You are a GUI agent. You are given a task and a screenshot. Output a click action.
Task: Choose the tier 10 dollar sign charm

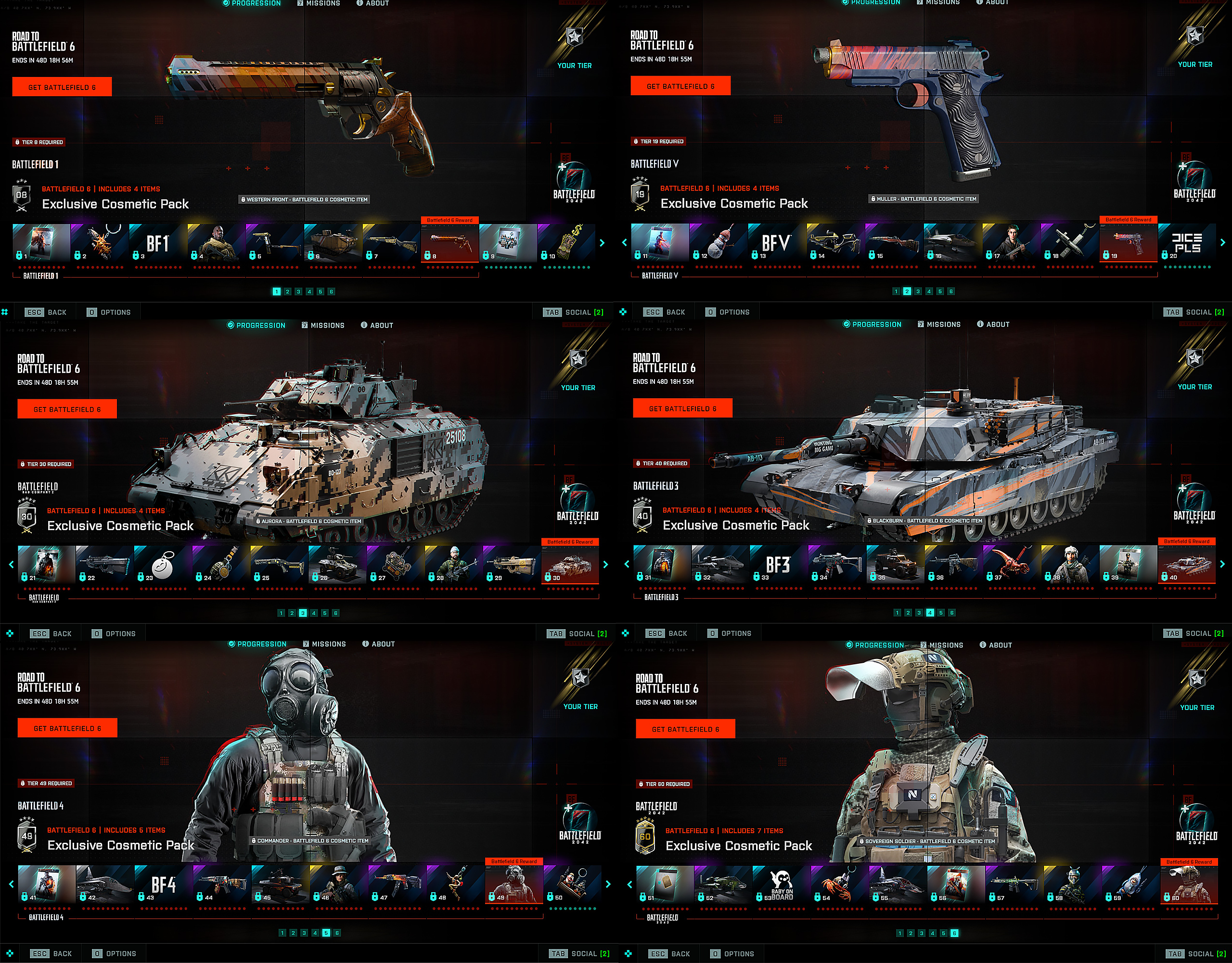click(566, 243)
